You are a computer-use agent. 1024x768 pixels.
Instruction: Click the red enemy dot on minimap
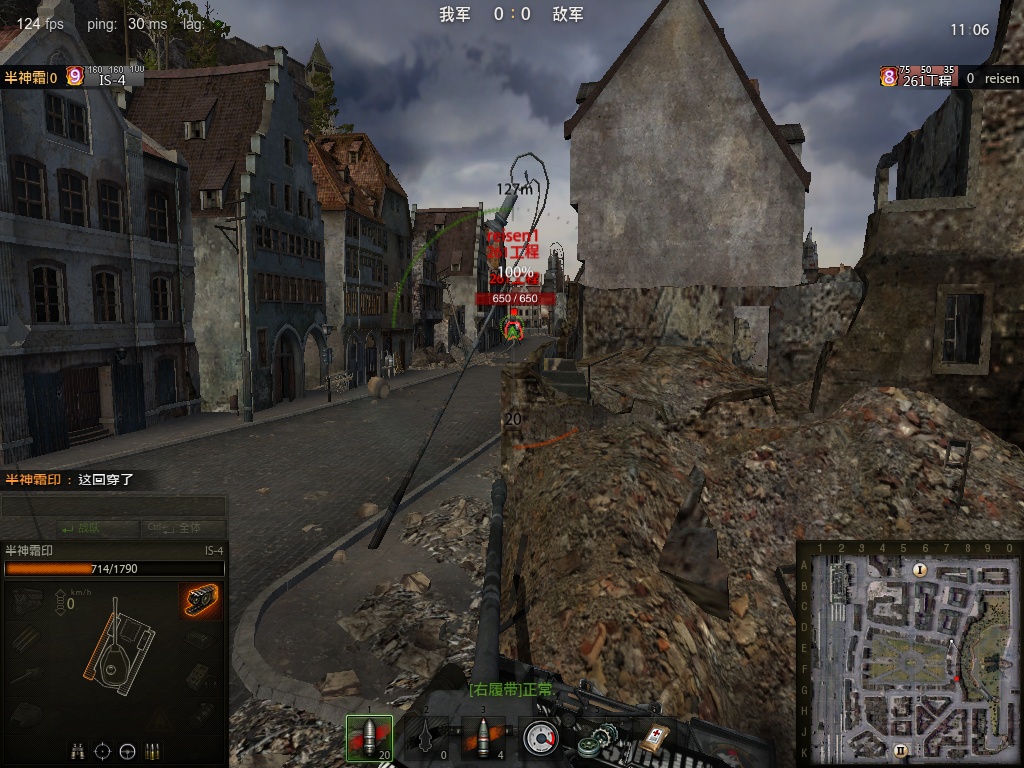(957, 680)
